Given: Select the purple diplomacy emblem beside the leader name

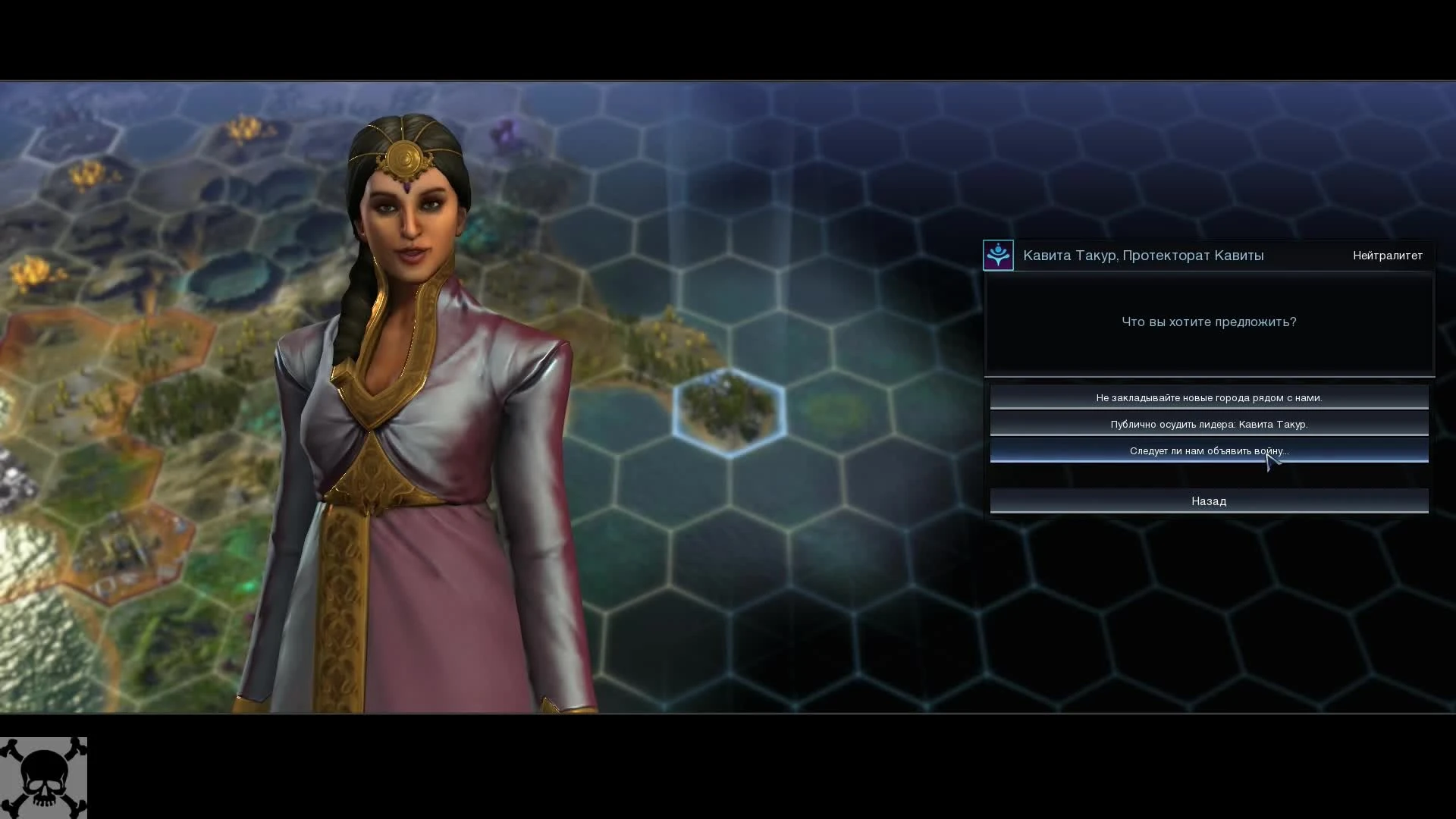Looking at the screenshot, I should tap(998, 255).
